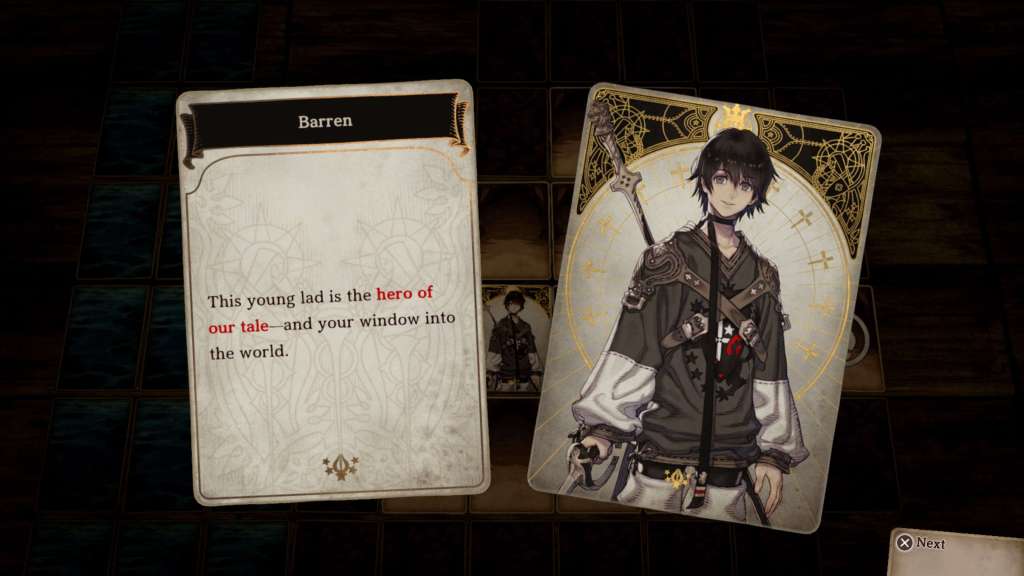Select the large hero illustration card
The width and height of the screenshot is (1024, 576).
point(704,305)
